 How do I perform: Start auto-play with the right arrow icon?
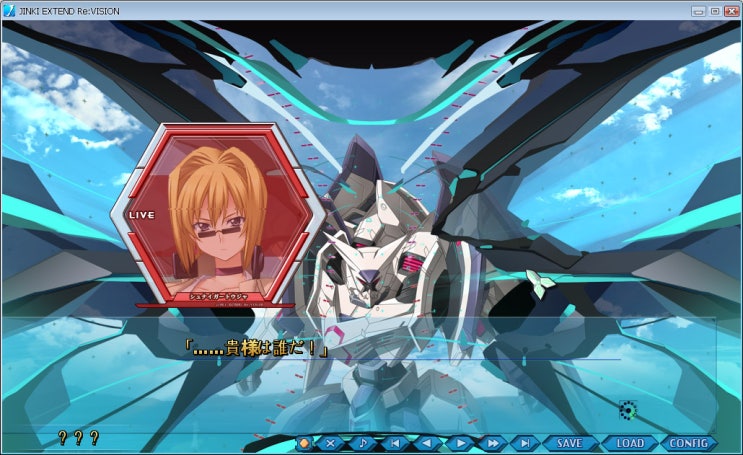pos(459,443)
